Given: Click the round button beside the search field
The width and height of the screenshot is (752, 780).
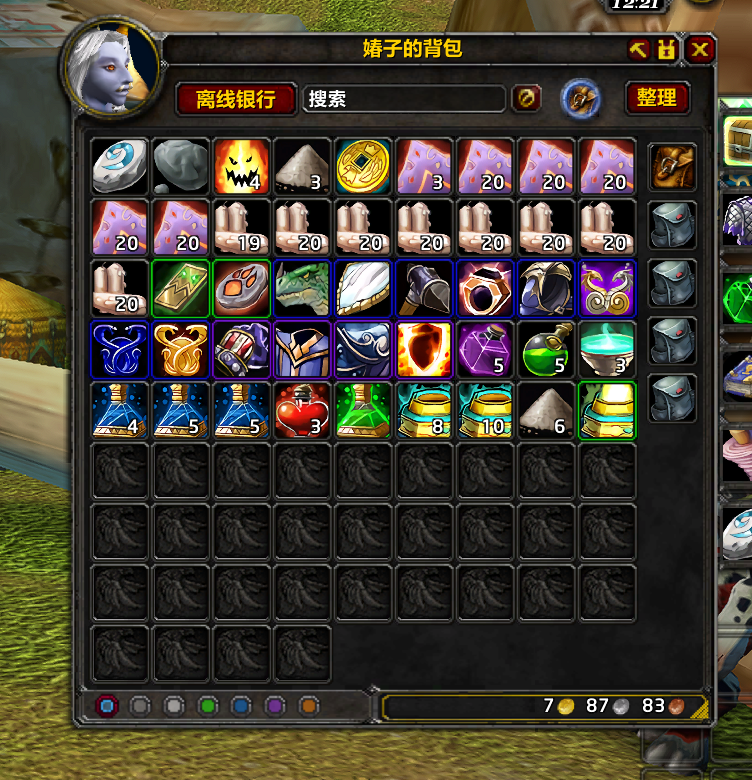Looking at the screenshot, I should [x=527, y=98].
